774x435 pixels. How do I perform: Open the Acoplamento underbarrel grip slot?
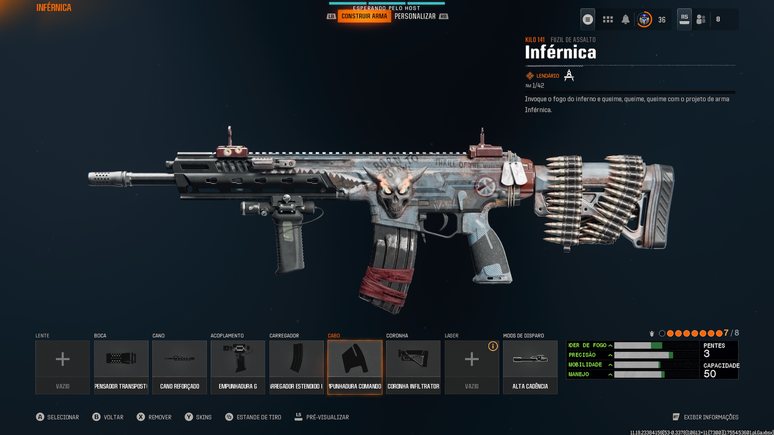coord(238,366)
